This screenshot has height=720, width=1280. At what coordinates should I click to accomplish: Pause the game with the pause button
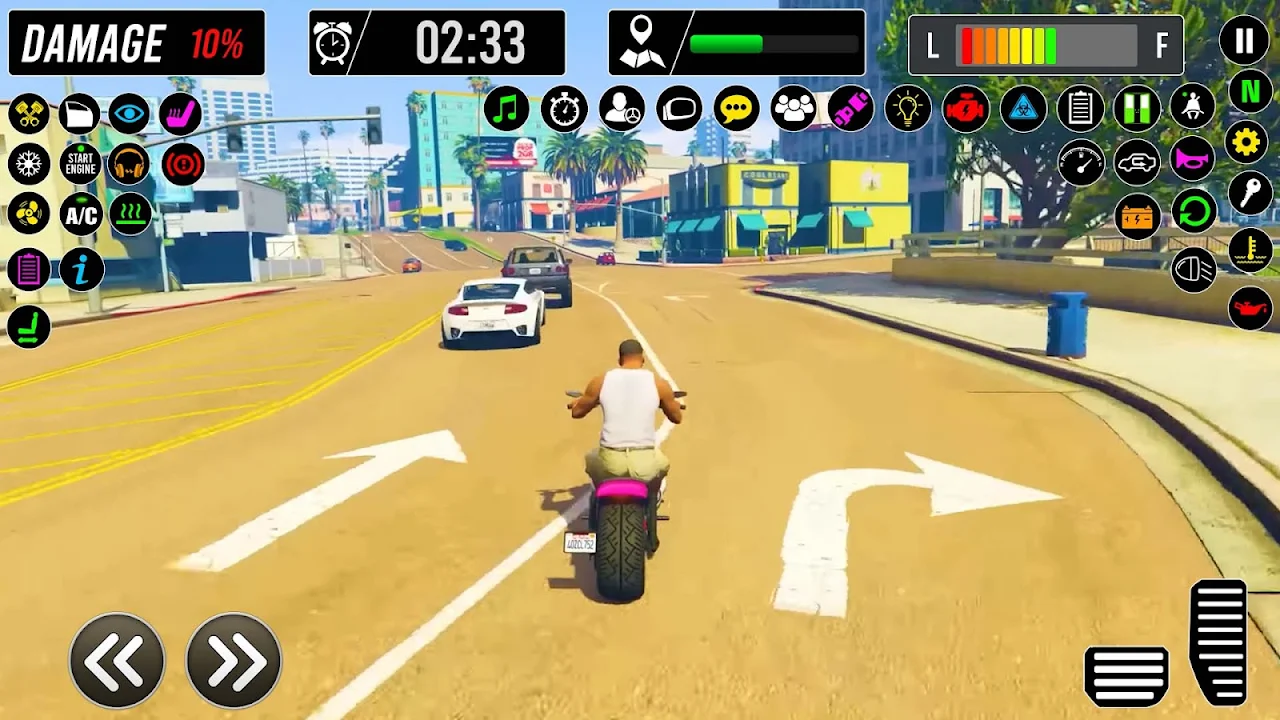pyautogui.click(x=1244, y=41)
